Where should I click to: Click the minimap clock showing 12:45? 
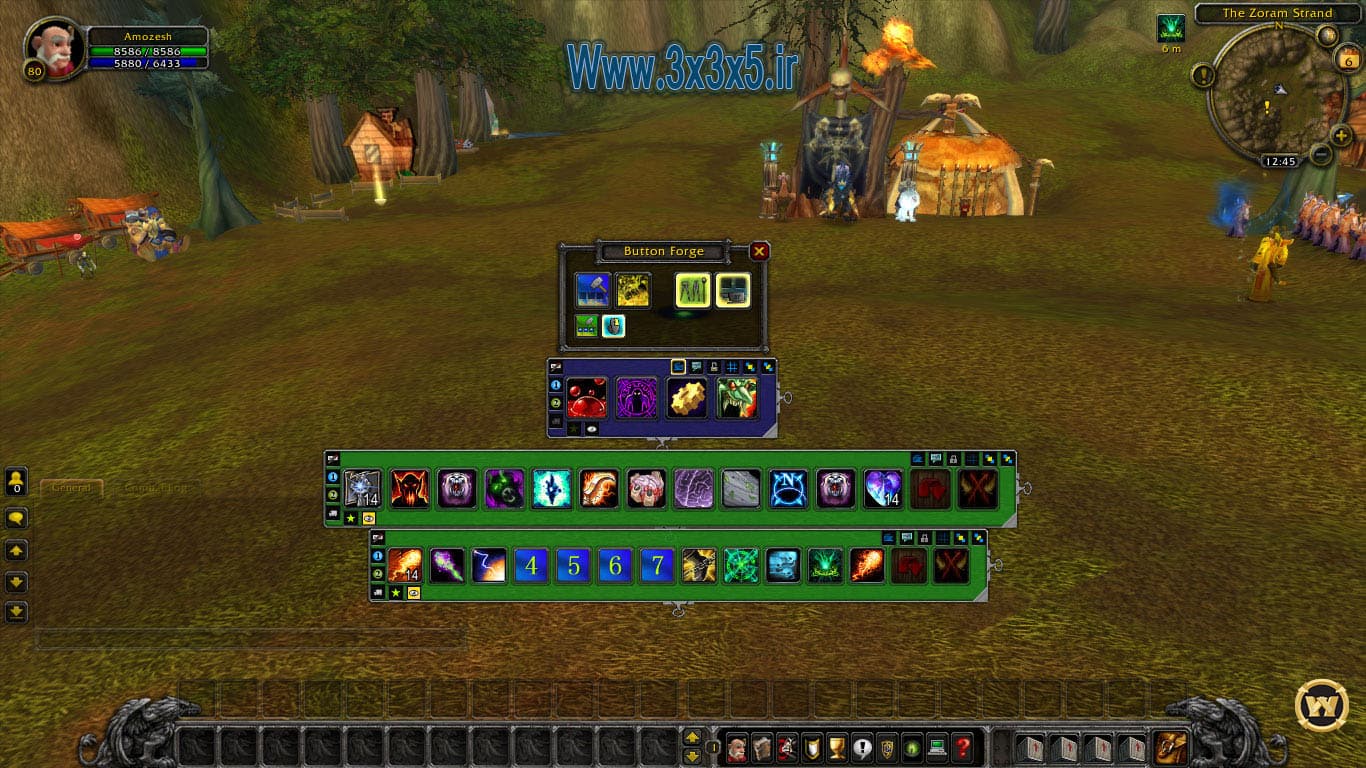(x=1279, y=160)
